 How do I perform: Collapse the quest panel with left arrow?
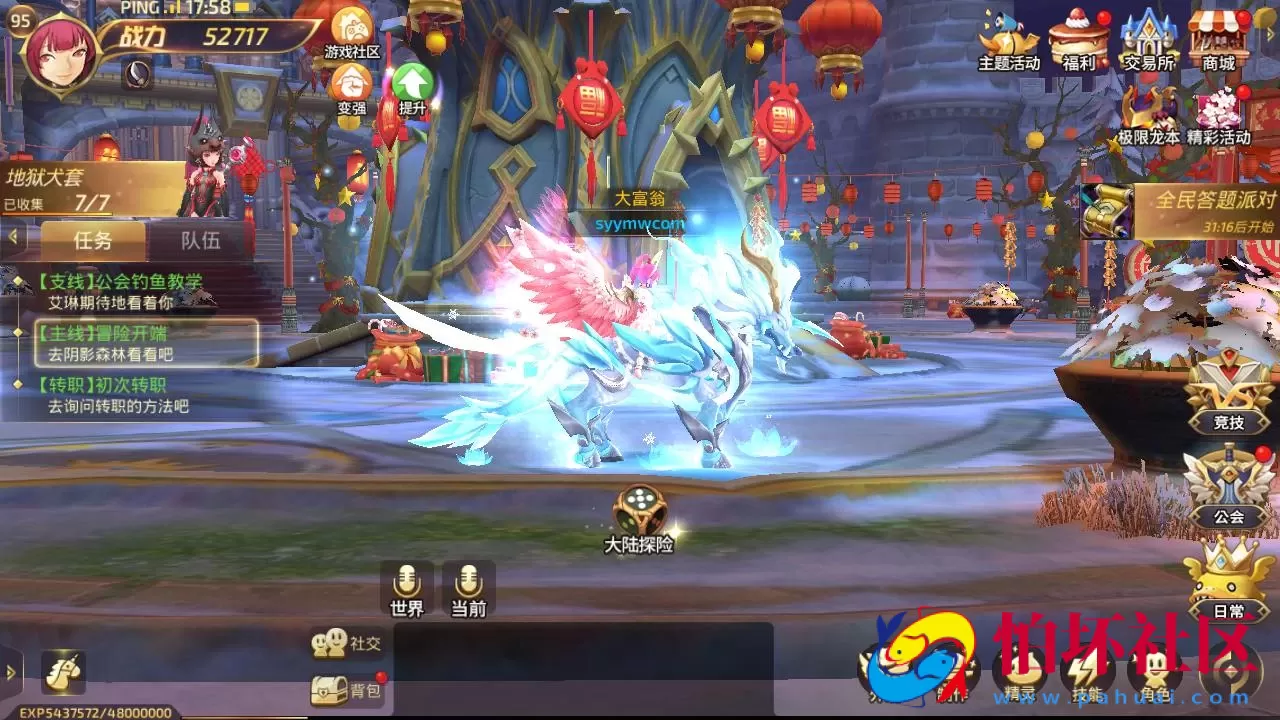click(x=12, y=238)
